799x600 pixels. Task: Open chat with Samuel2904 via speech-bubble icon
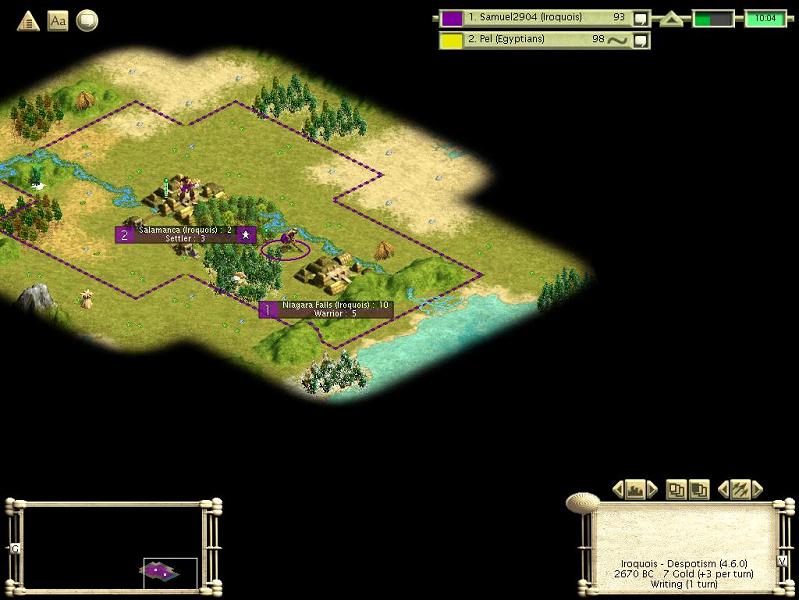pos(640,18)
